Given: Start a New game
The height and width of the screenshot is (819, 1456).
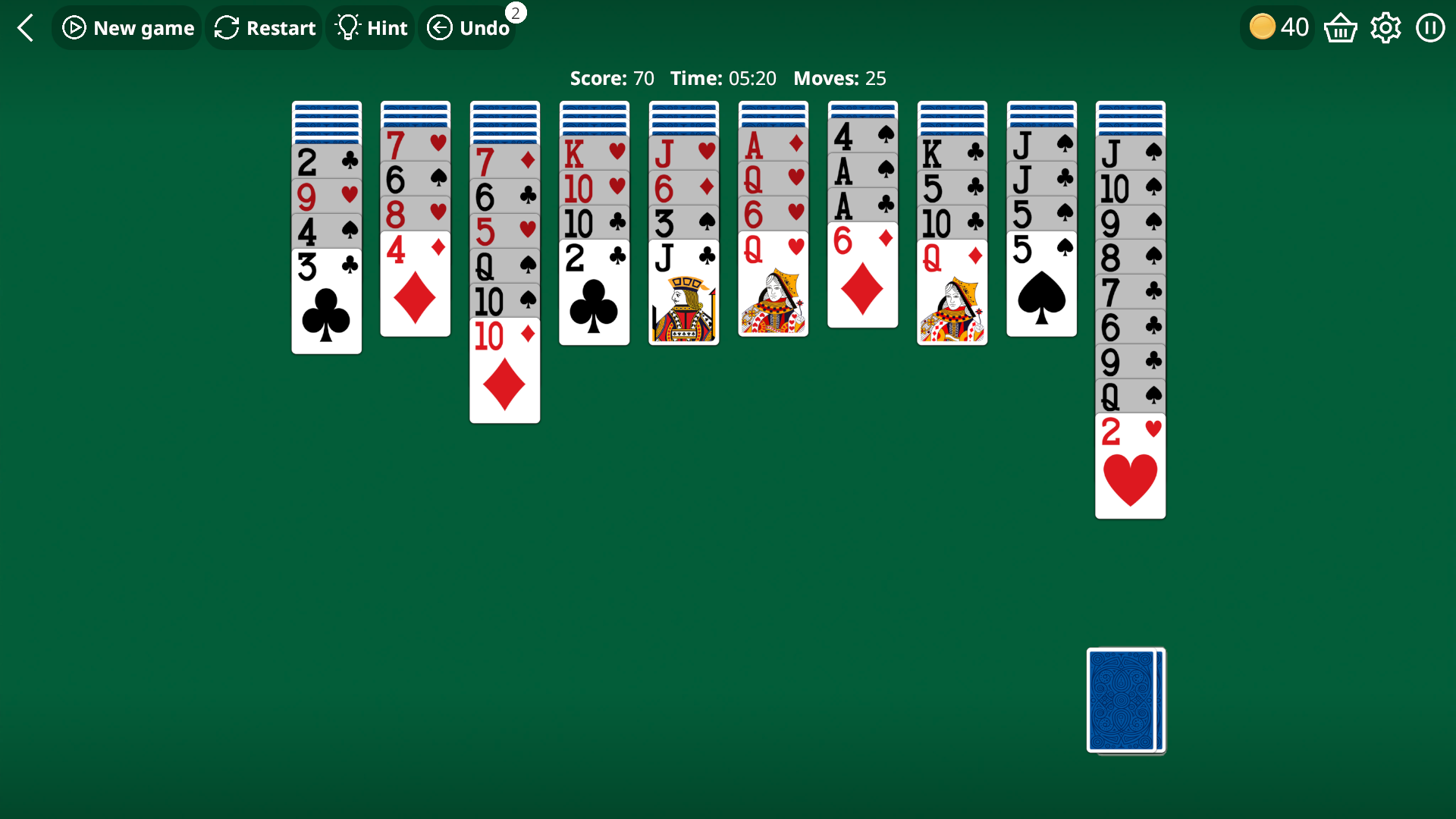Looking at the screenshot, I should (x=127, y=27).
